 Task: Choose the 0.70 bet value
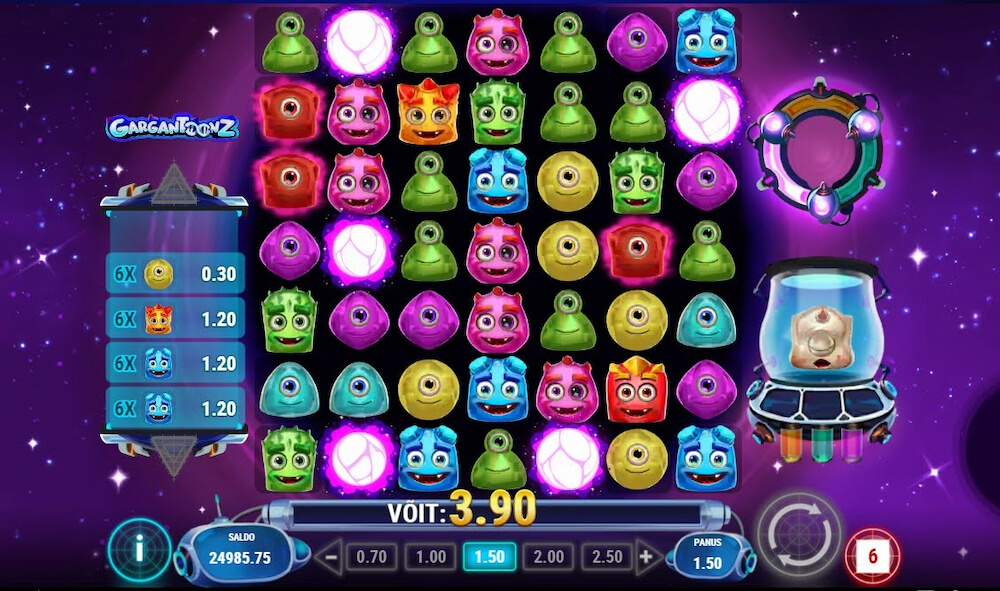372,557
